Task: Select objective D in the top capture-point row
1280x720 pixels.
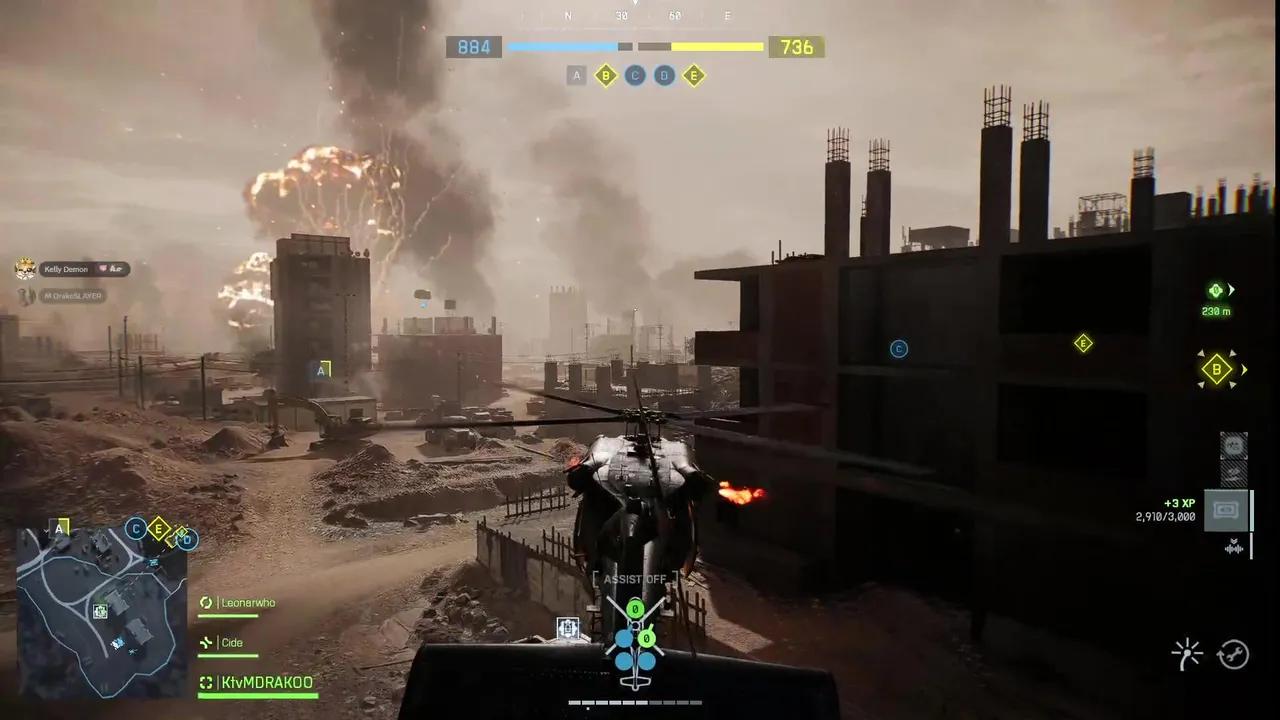Action: coord(664,76)
